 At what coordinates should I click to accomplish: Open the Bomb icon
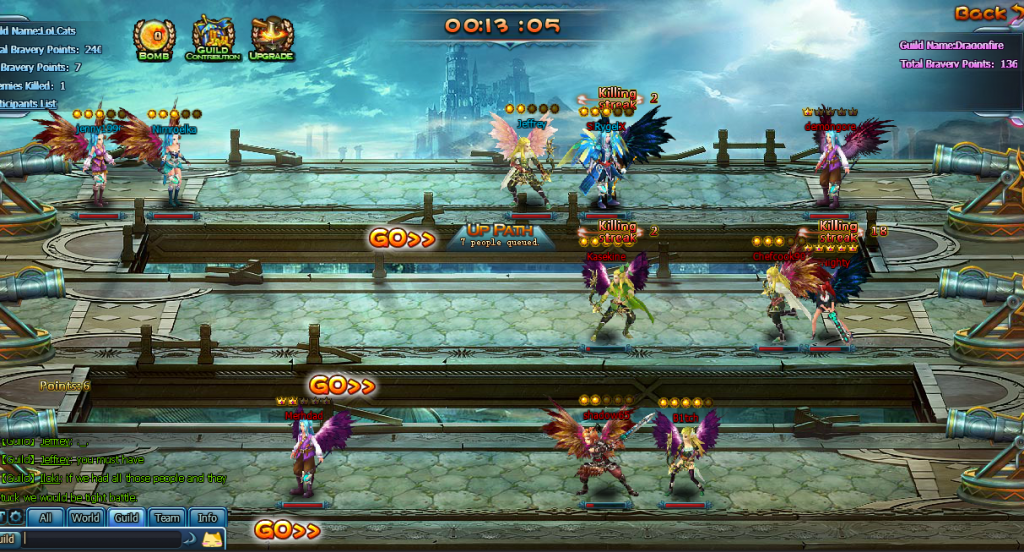[154, 40]
